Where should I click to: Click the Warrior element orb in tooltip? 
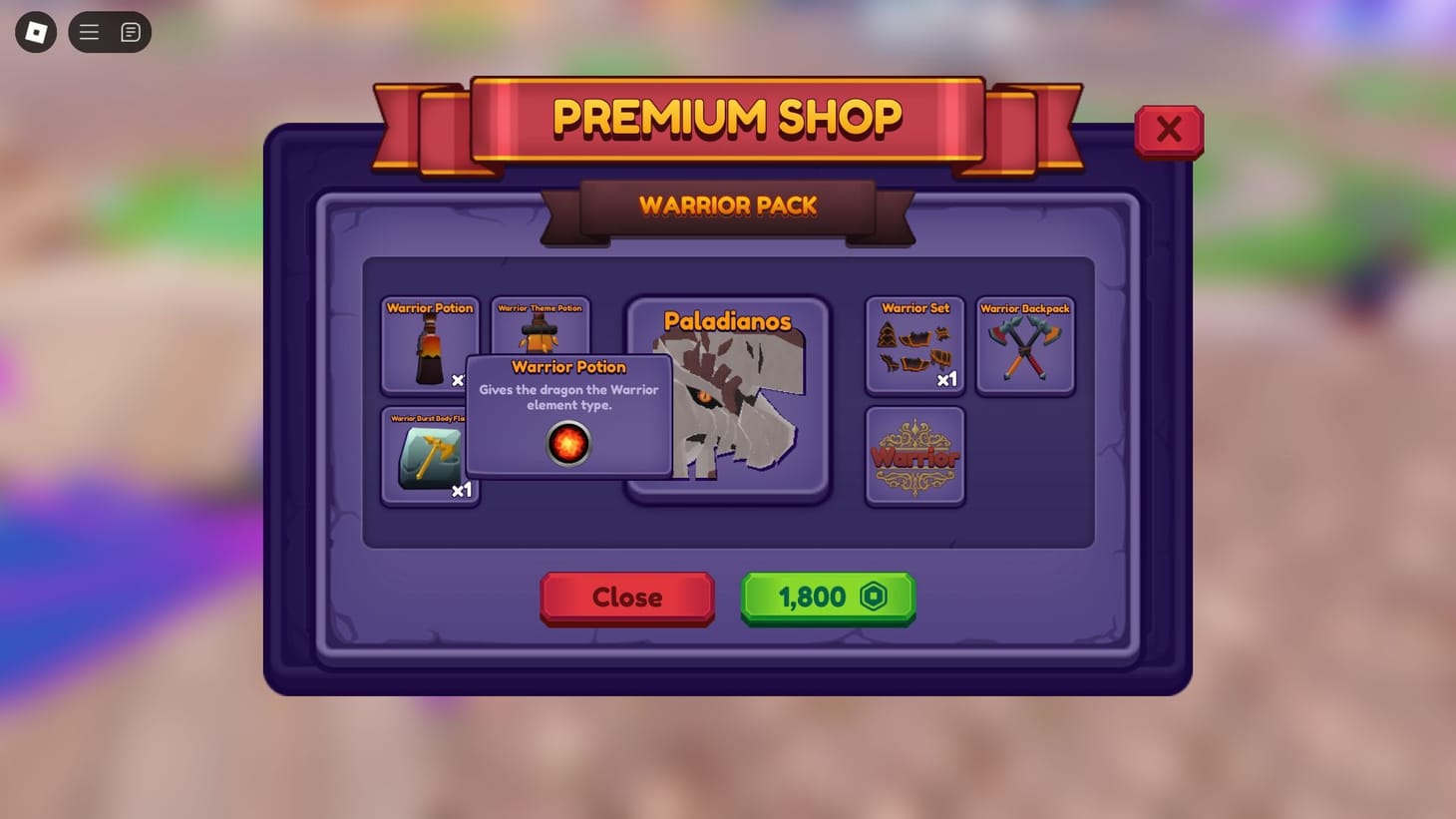tap(568, 443)
